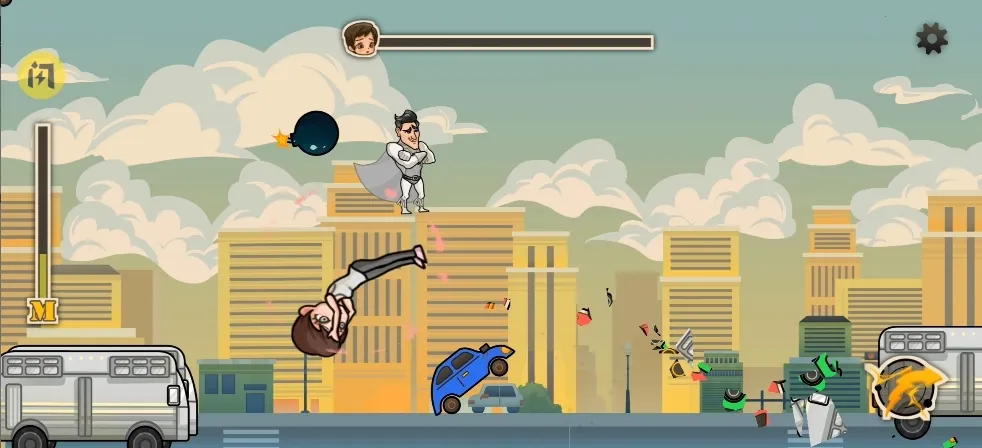Screen dimensions: 982x448
Task: Open the gear settings menu
Action: click(931, 39)
